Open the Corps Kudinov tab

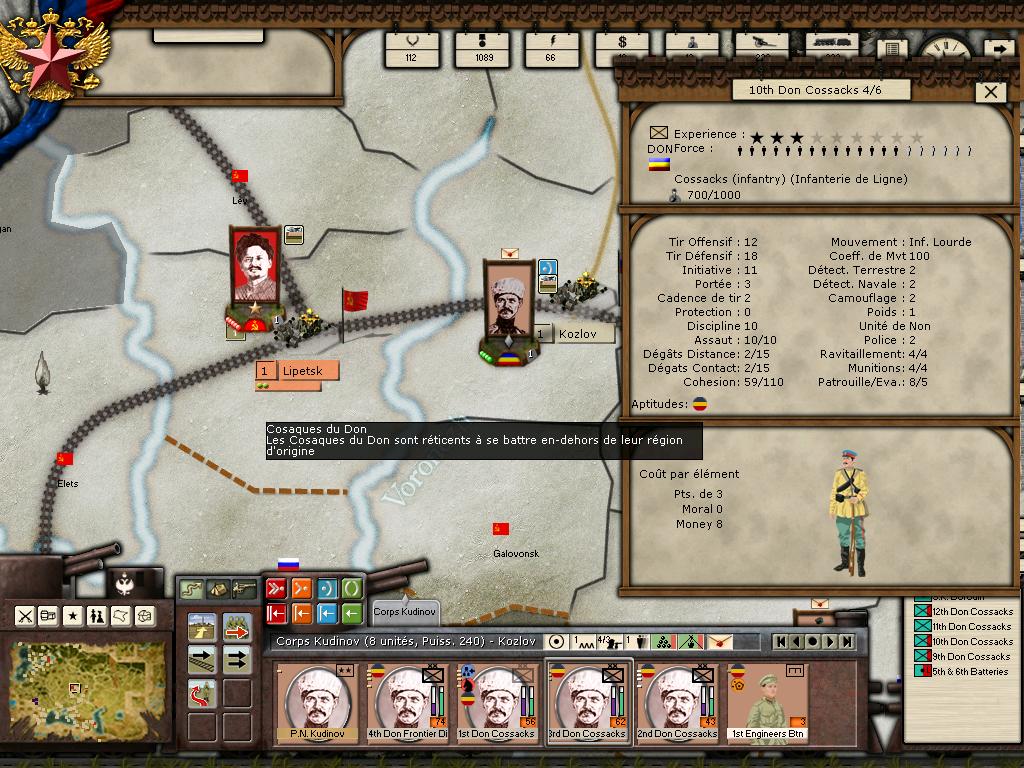point(404,610)
